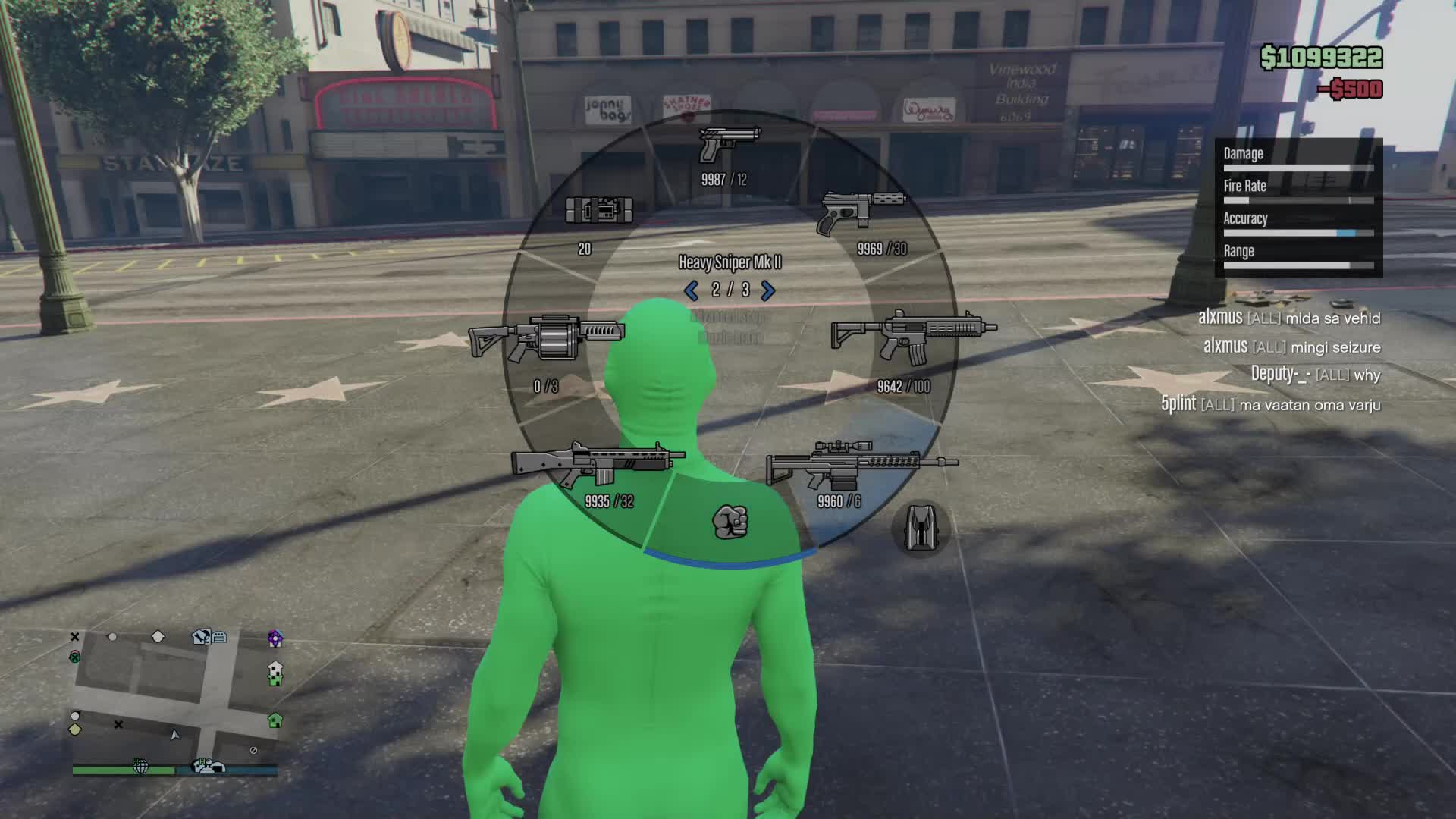Pick the assault shotgun slot
Viewport: 1456px width, 819px height.
click(598, 464)
